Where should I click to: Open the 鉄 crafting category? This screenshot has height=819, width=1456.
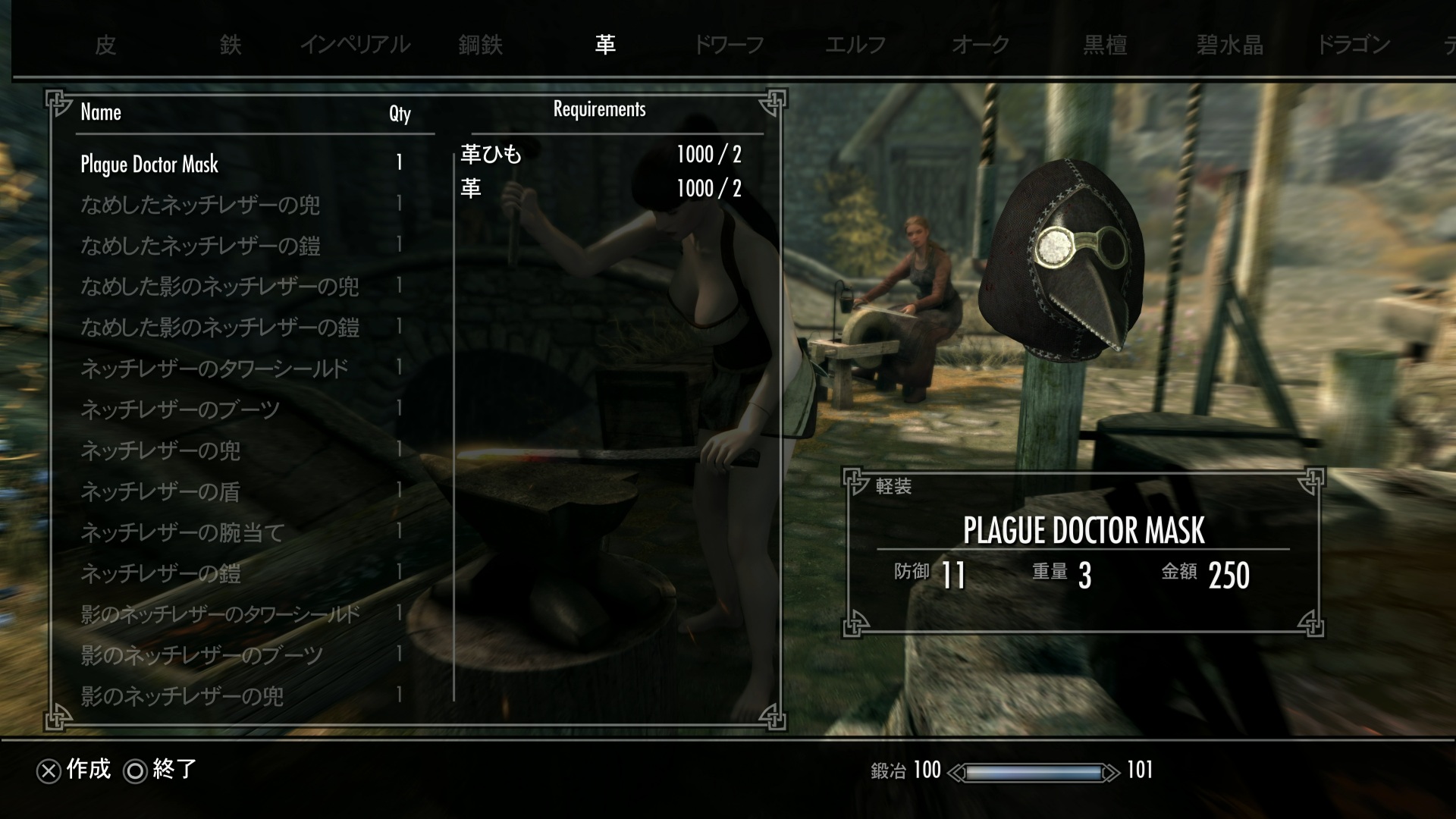coord(231,45)
